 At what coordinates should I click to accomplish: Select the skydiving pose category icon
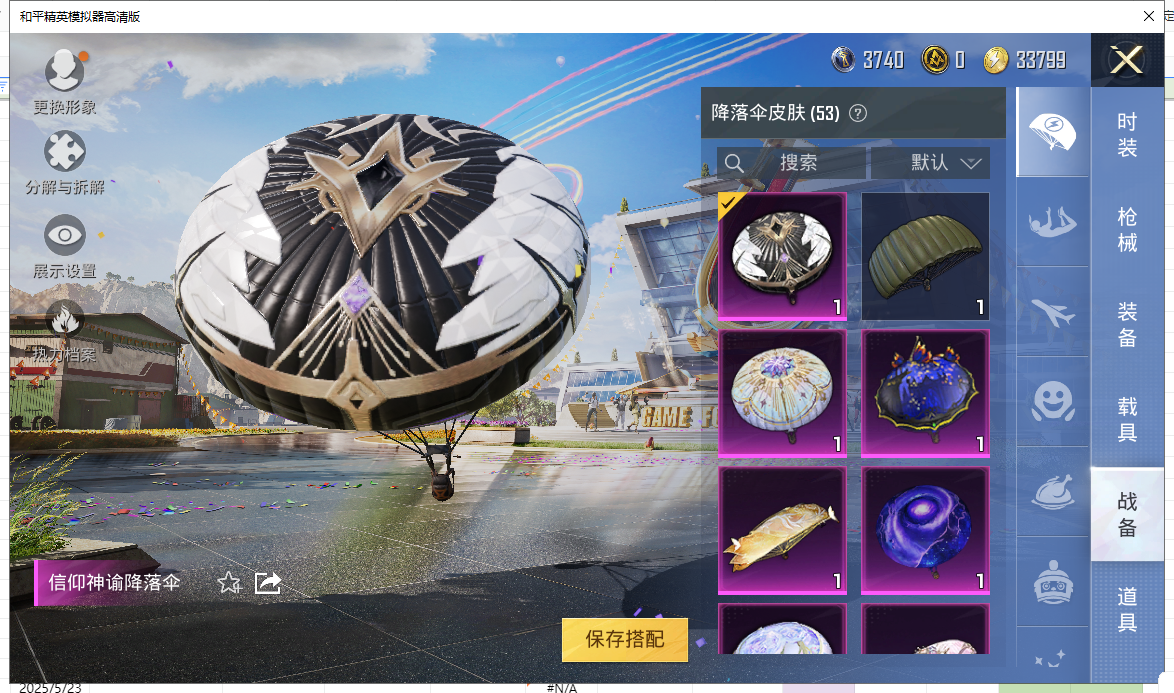pyautogui.click(x=1051, y=222)
